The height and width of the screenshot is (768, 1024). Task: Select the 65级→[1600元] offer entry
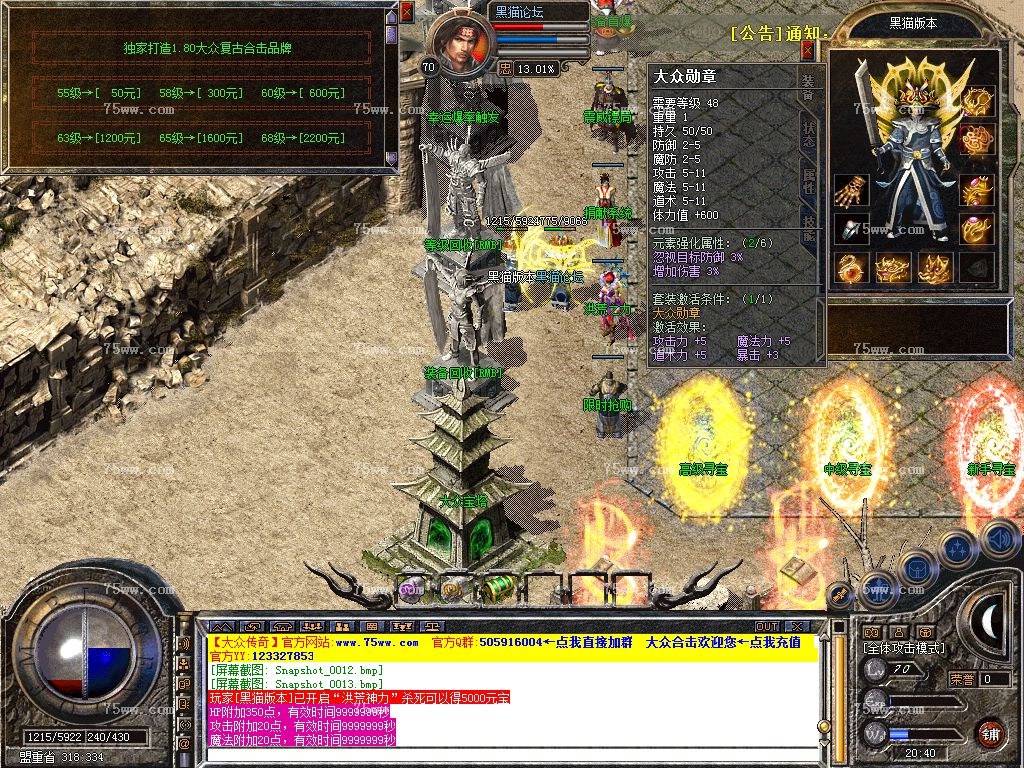click(x=201, y=137)
